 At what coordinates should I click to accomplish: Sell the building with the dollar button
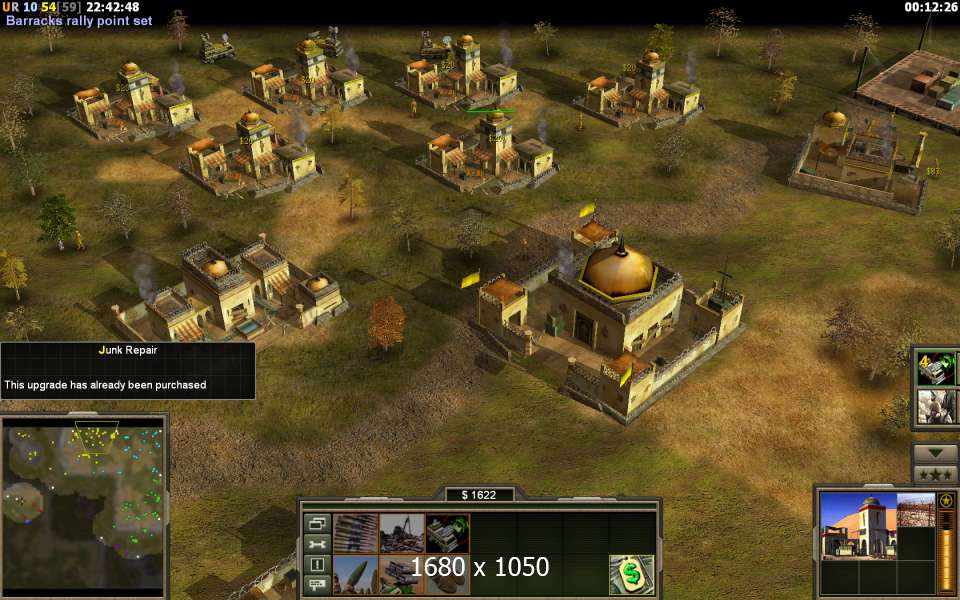click(632, 575)
